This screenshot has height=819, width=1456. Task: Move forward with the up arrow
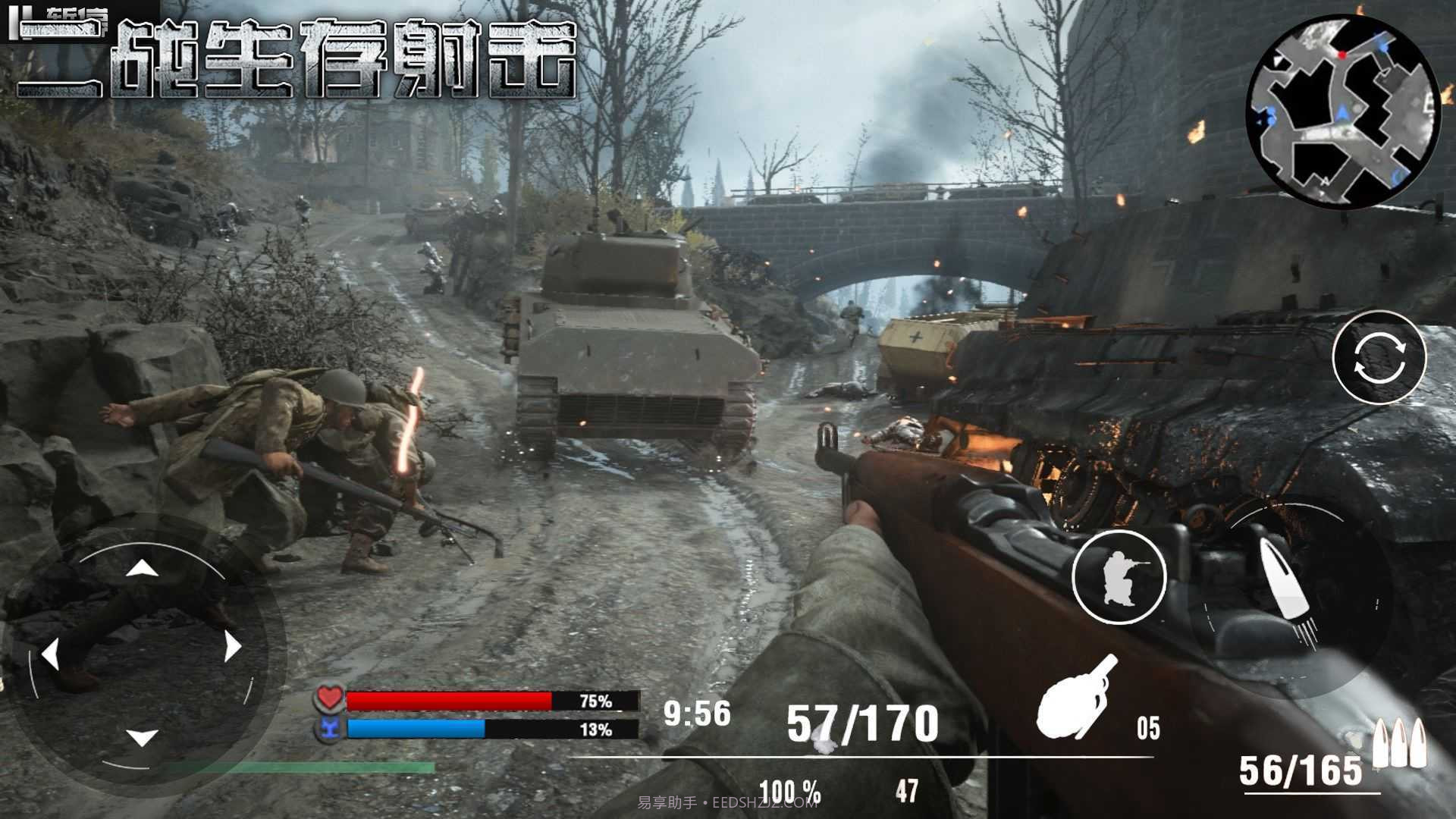click(x=141, y=568)
